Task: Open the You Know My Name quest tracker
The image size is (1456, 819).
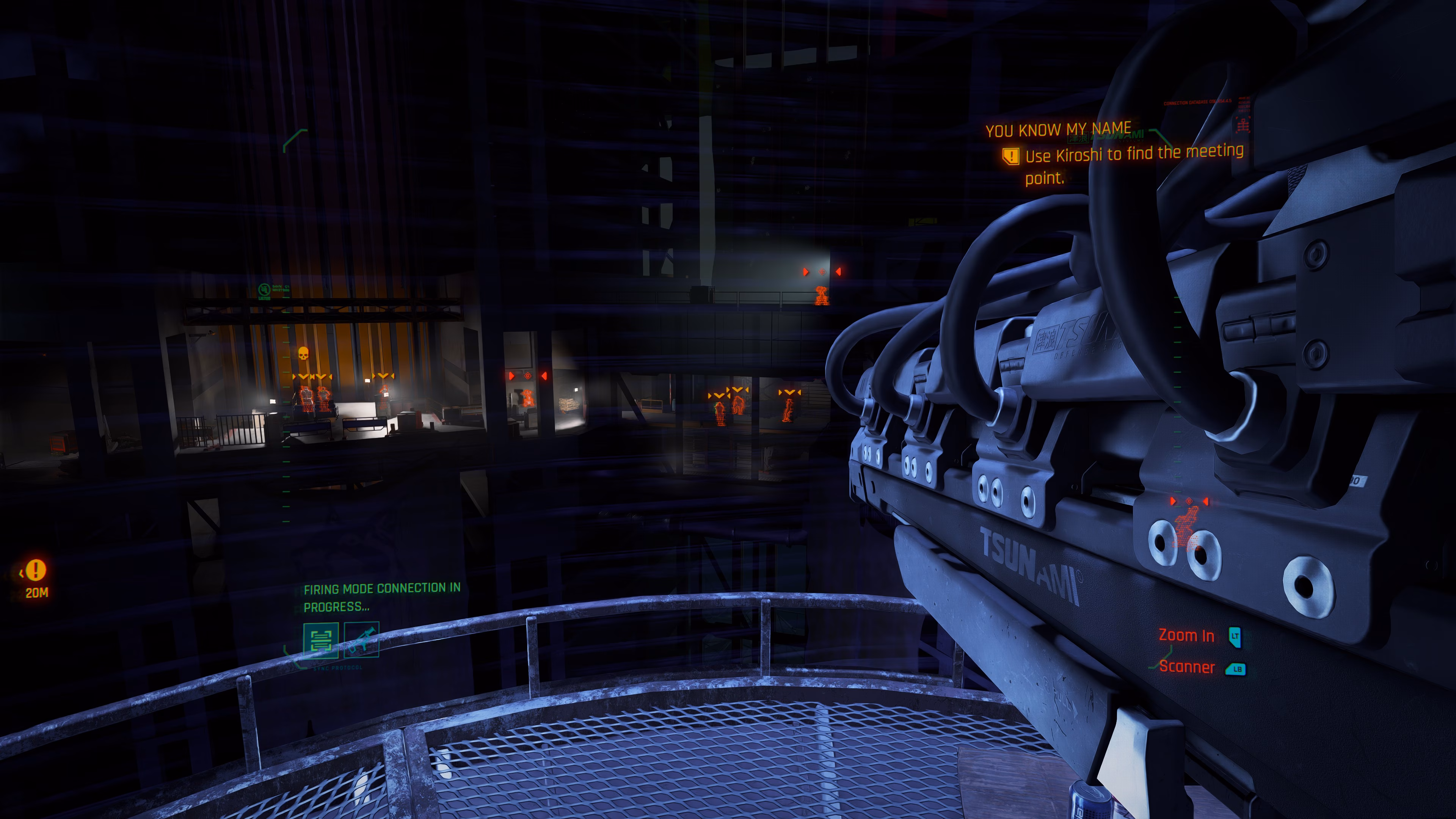Action: (1058, 129)
